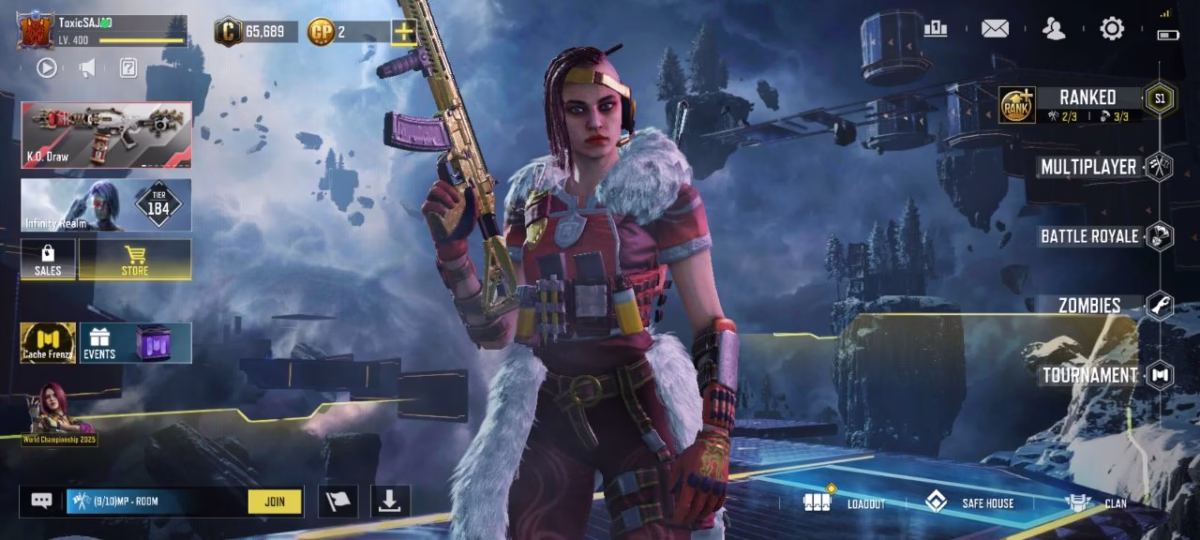Open the settings gear icon

coord(1112,29)
